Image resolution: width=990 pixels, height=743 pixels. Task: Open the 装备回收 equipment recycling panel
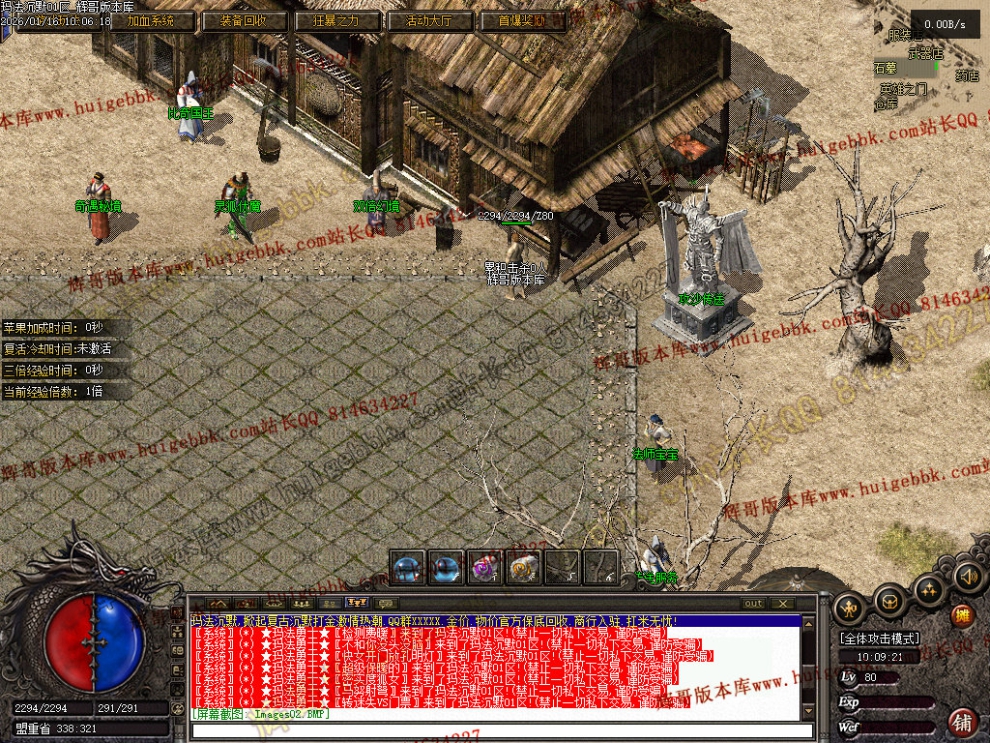click(x=238, y=21)
